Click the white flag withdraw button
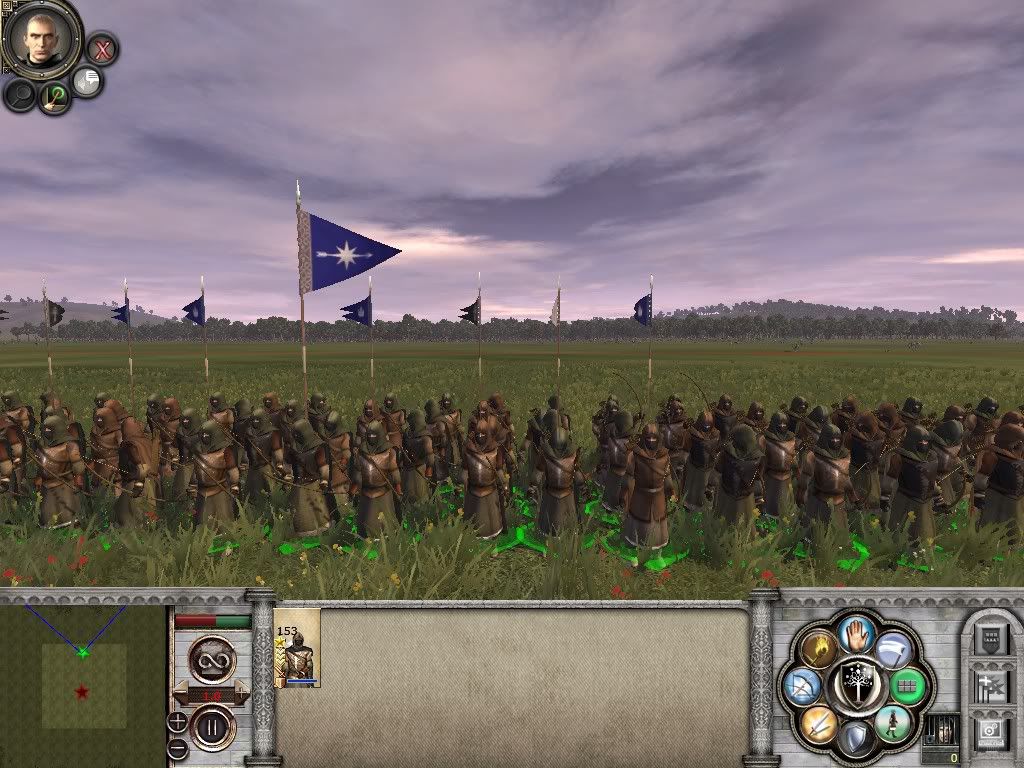 tap(893, 649)
